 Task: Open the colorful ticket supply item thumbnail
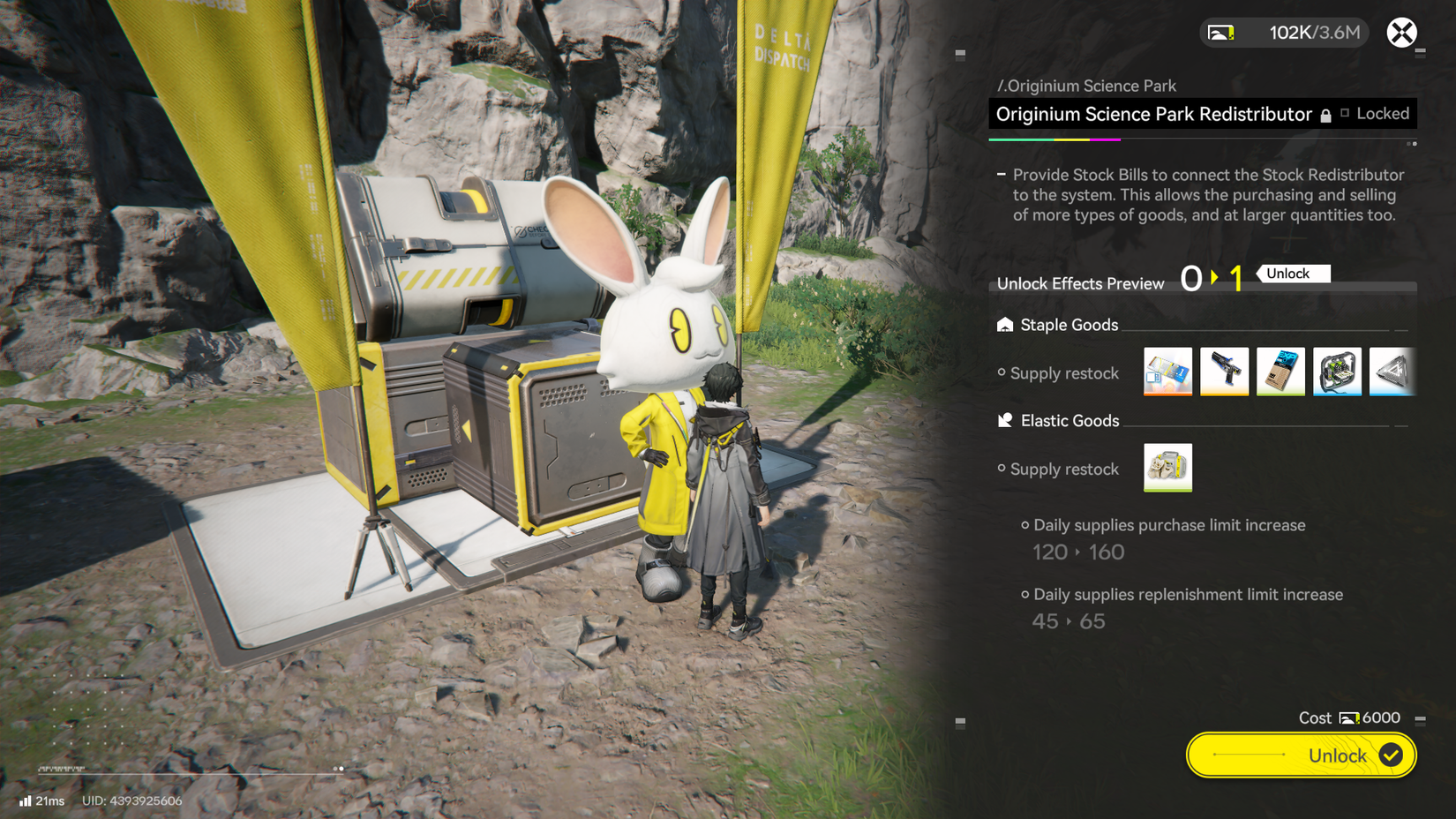pos(1167,372)
